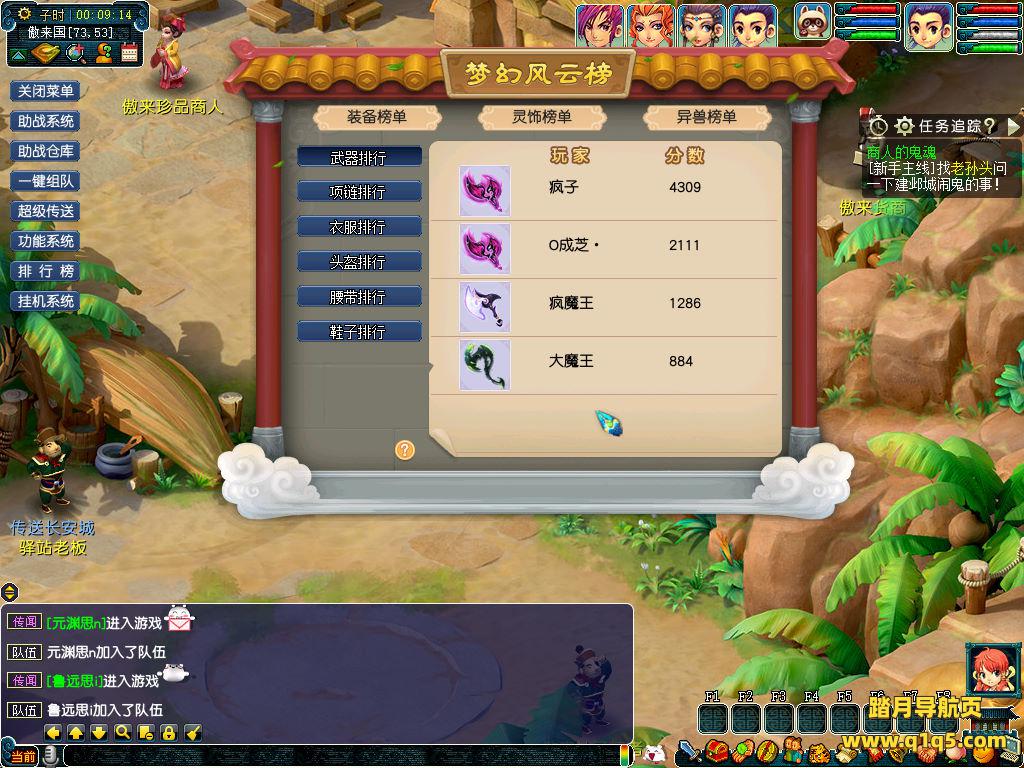Close the menu with 关闭菜单
1024x768 pixels.
click(45, 91)
